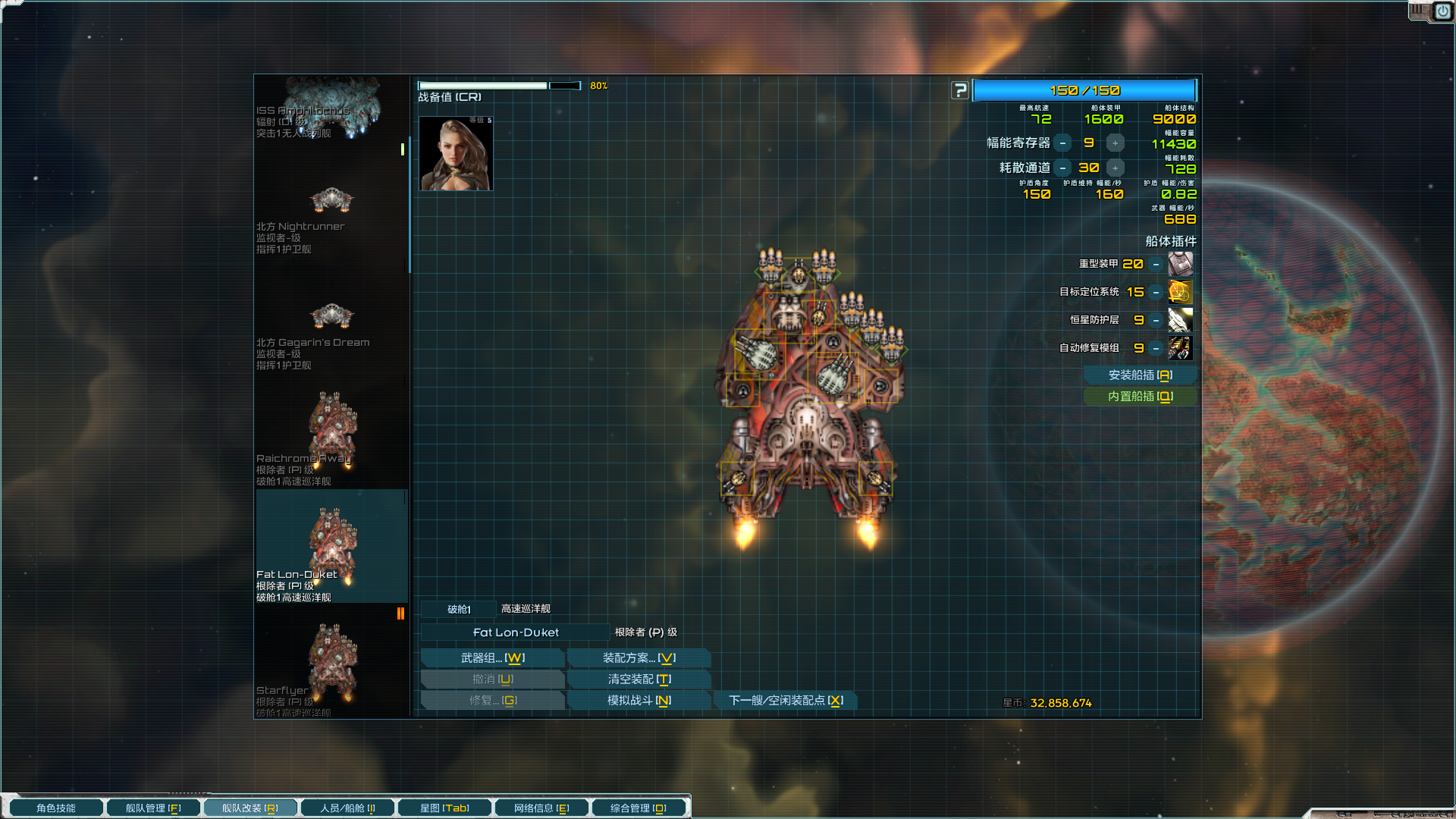Remove the 重型装甲 hullmod

(1156, 265)
